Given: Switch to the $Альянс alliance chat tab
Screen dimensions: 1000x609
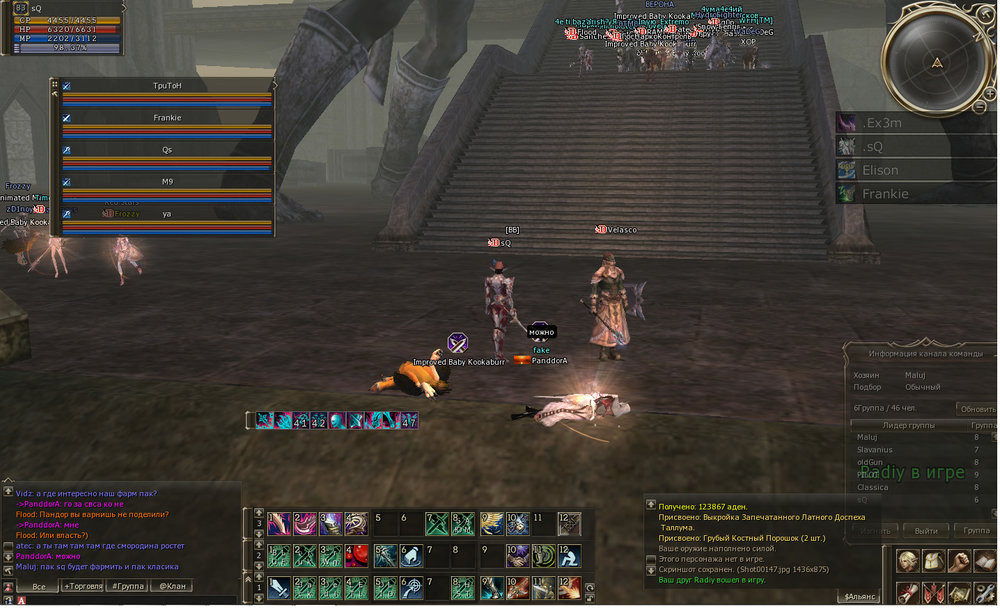Looking at the screenshot, I should [861, 597].
